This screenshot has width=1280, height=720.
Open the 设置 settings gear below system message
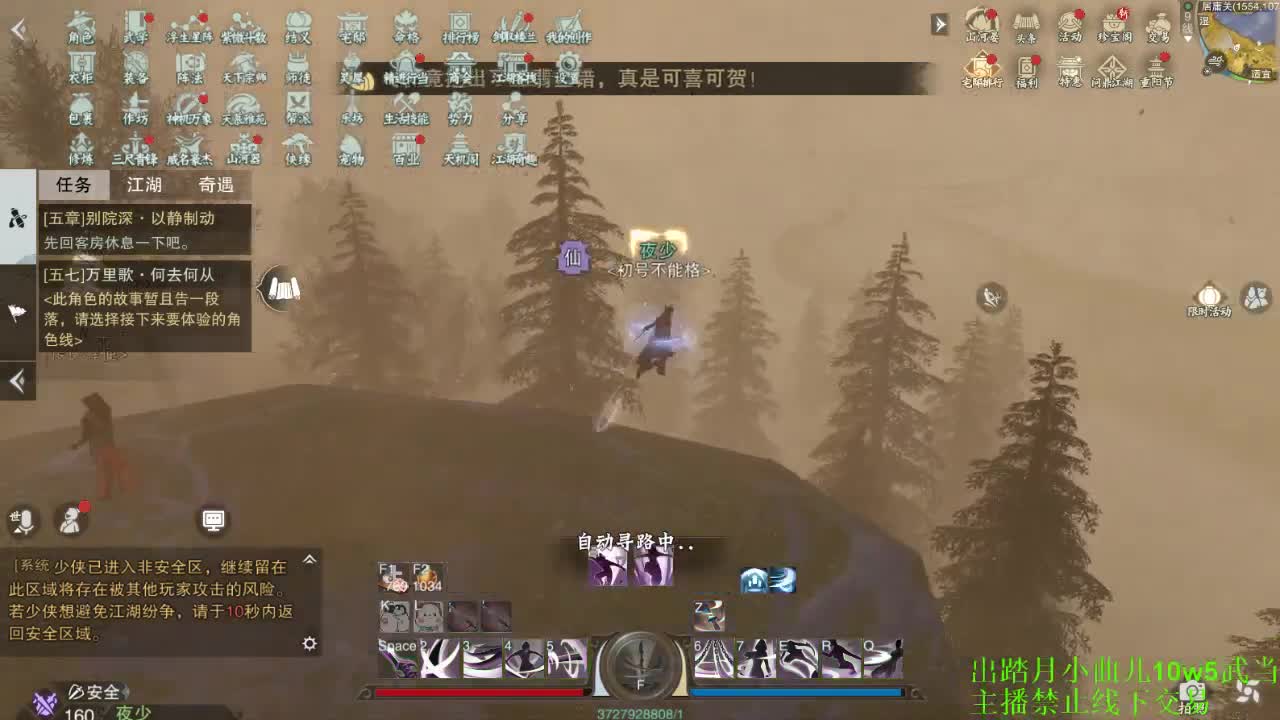pos(310,645)
